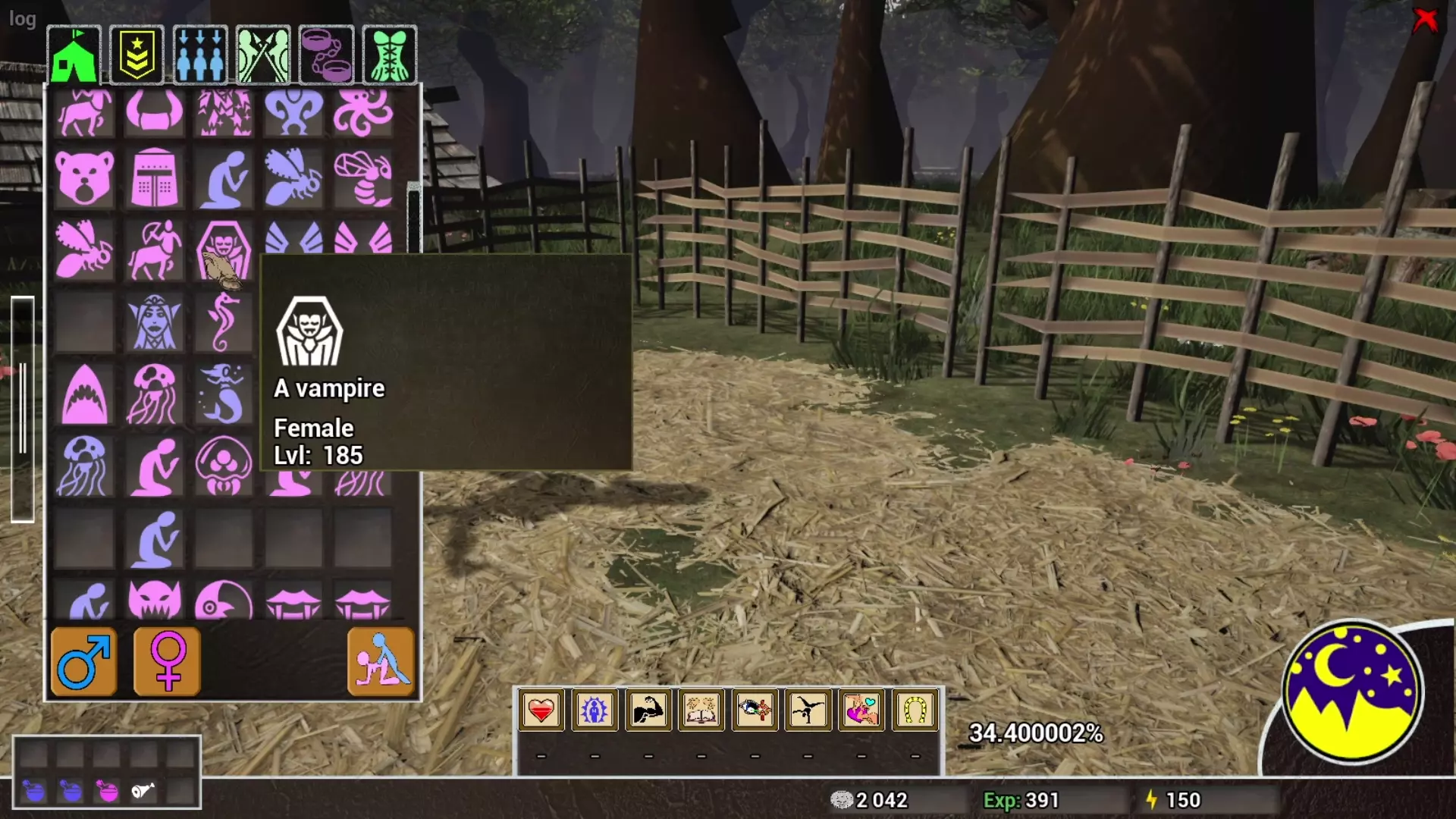Choose the pink knight helmet icon
1456x819 pixels.
pyautogui.click(x=154, y=179)
